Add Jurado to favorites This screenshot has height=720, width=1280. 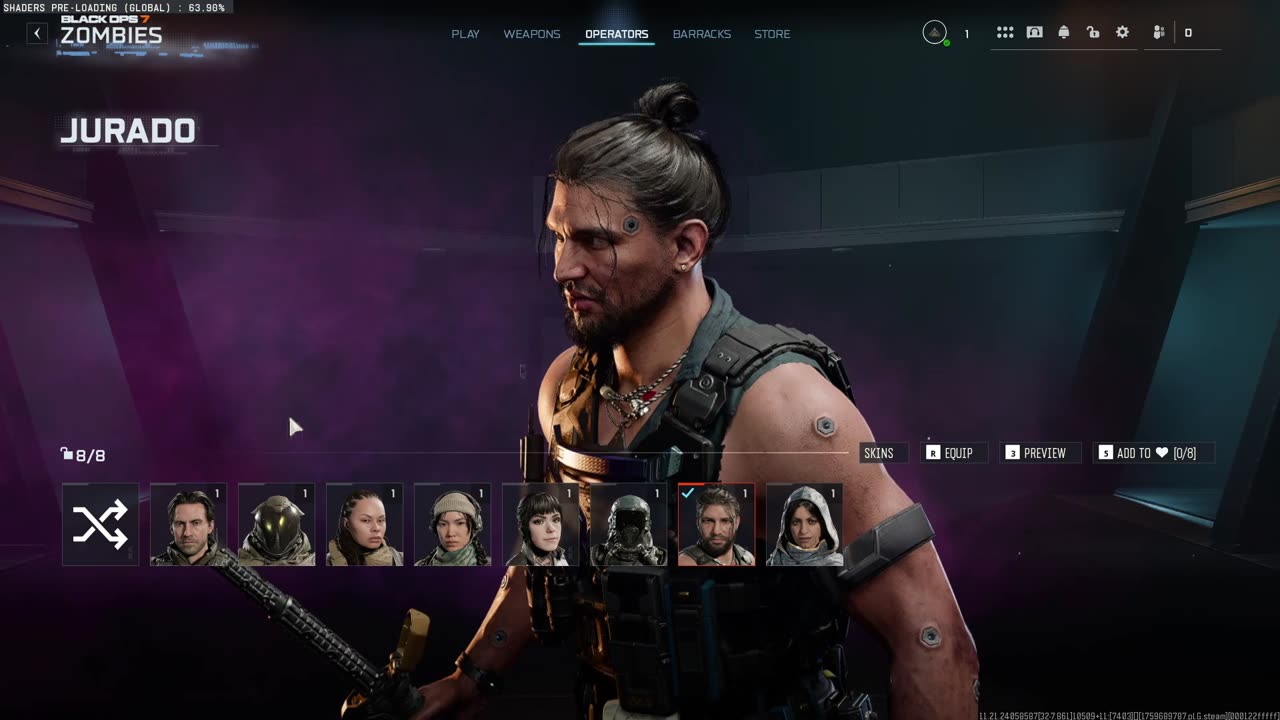coord(1153,453)
